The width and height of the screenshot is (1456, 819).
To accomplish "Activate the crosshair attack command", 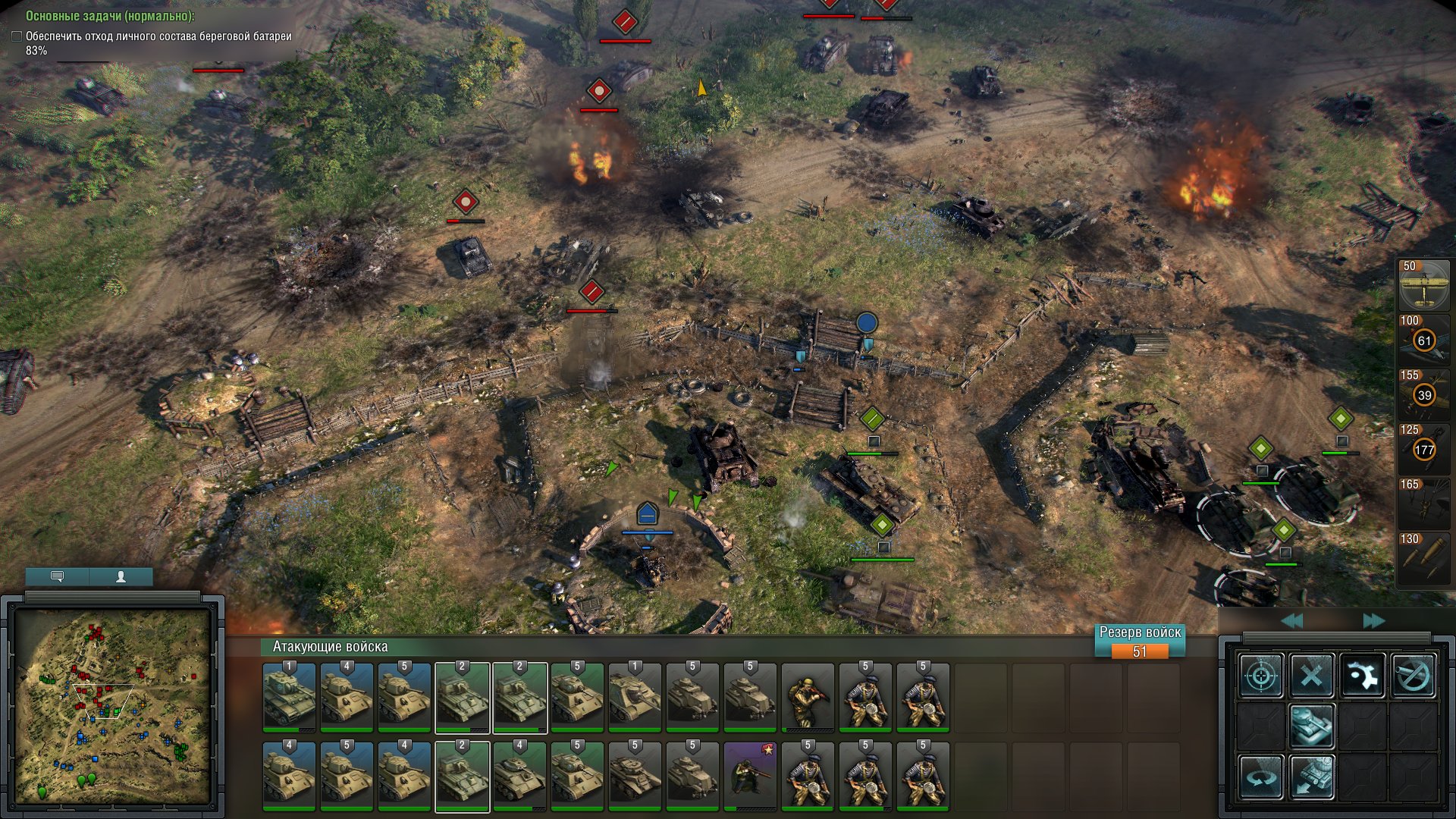I will (x=1261, y=675).
